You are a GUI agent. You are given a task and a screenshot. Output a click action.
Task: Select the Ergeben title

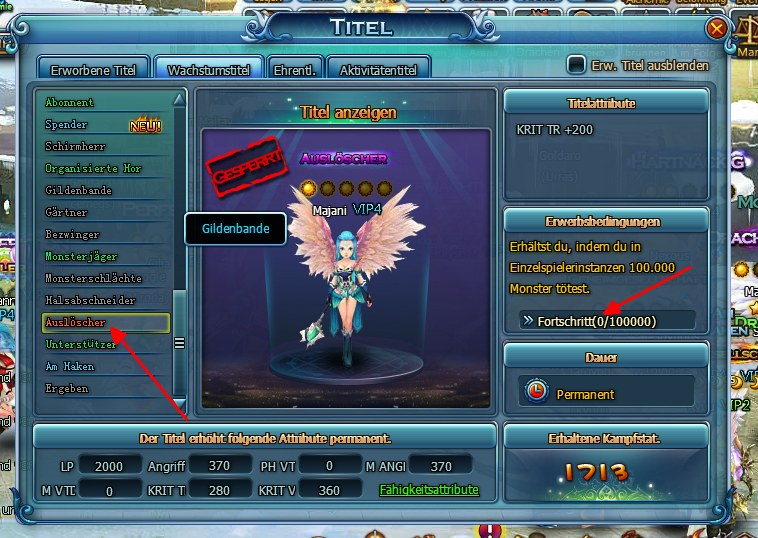click(x=67, y=388)
